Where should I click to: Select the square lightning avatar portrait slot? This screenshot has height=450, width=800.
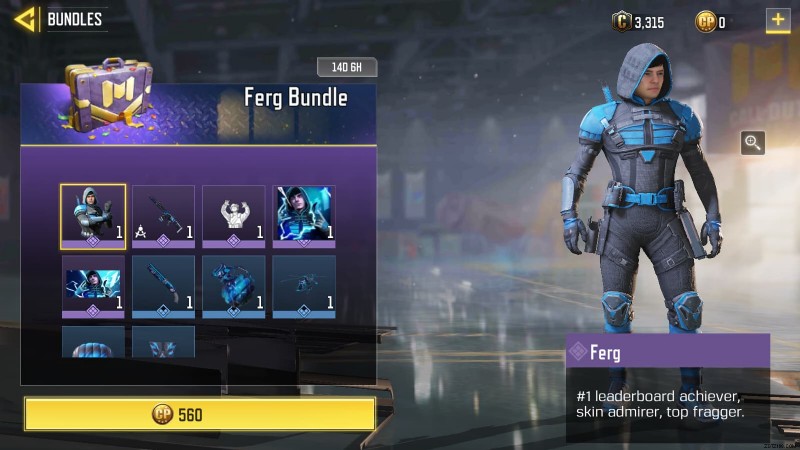[x=304, y=216]
